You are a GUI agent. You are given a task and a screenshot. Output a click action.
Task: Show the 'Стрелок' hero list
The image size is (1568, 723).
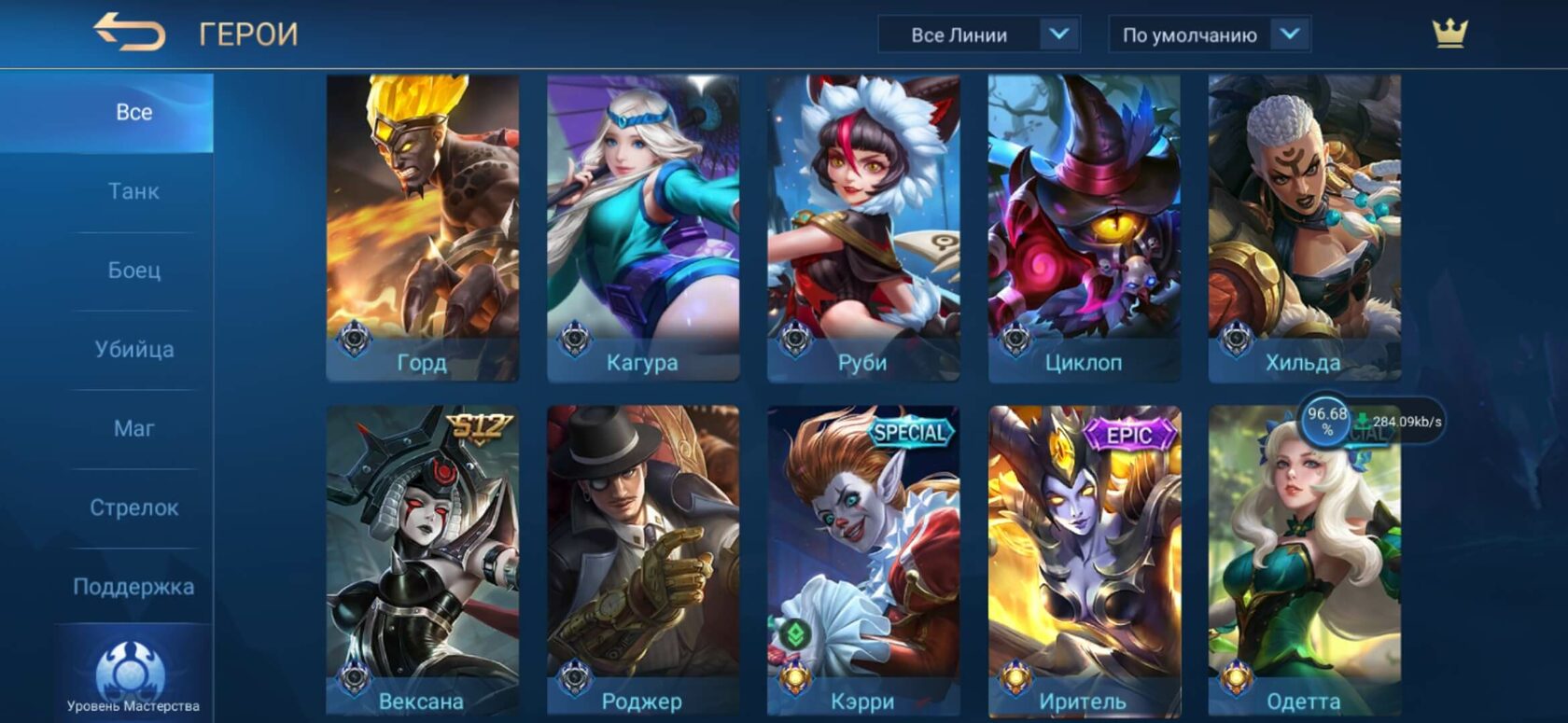[133, 507]
